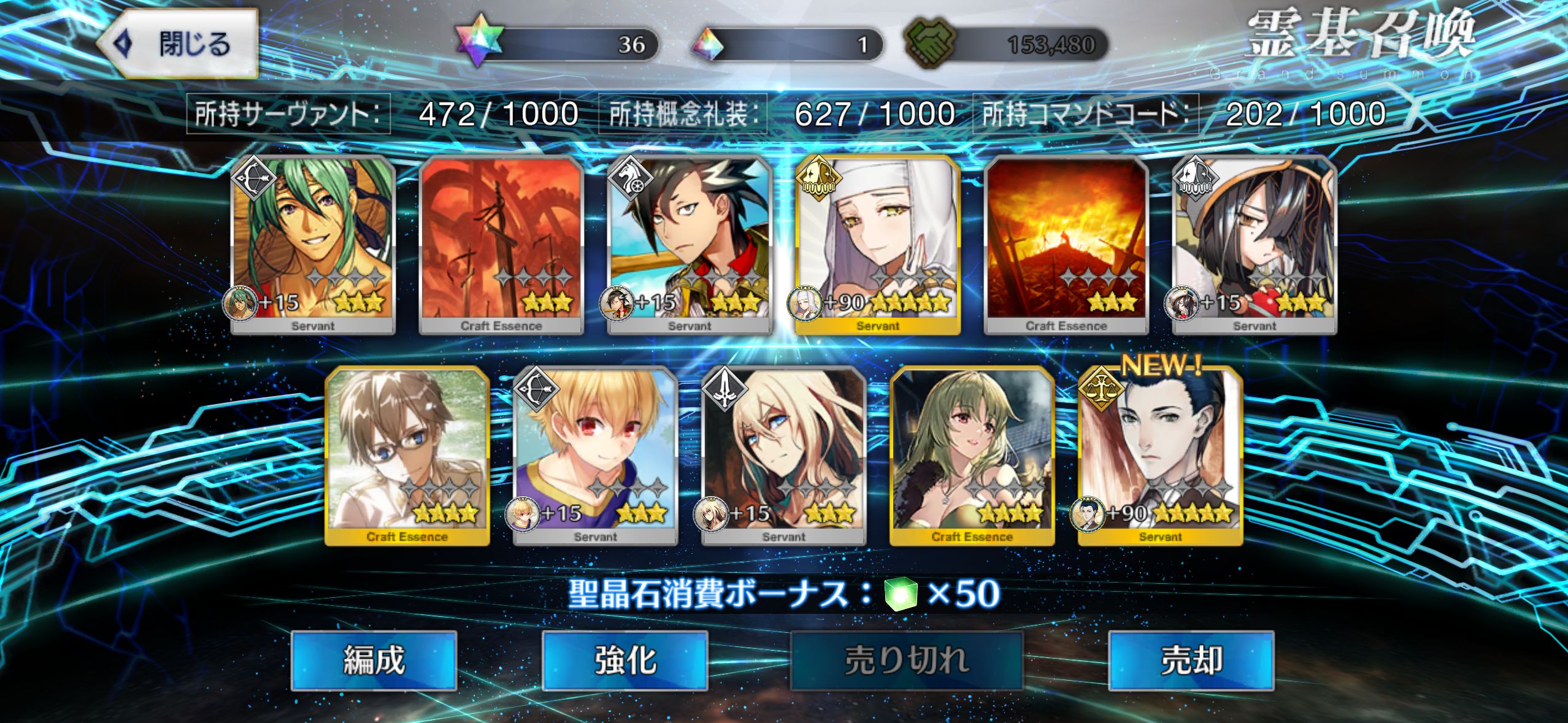Go to the 強化 enhancement menu

click(x=625, y=660)
